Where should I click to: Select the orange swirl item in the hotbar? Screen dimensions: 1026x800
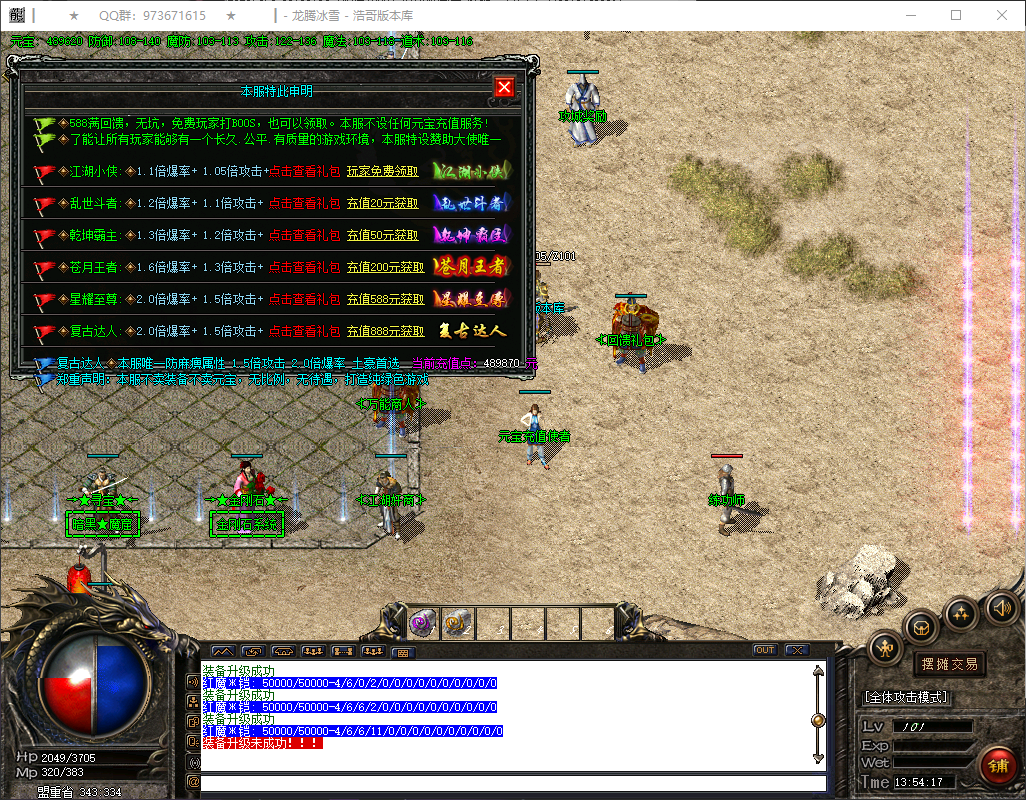457,622
